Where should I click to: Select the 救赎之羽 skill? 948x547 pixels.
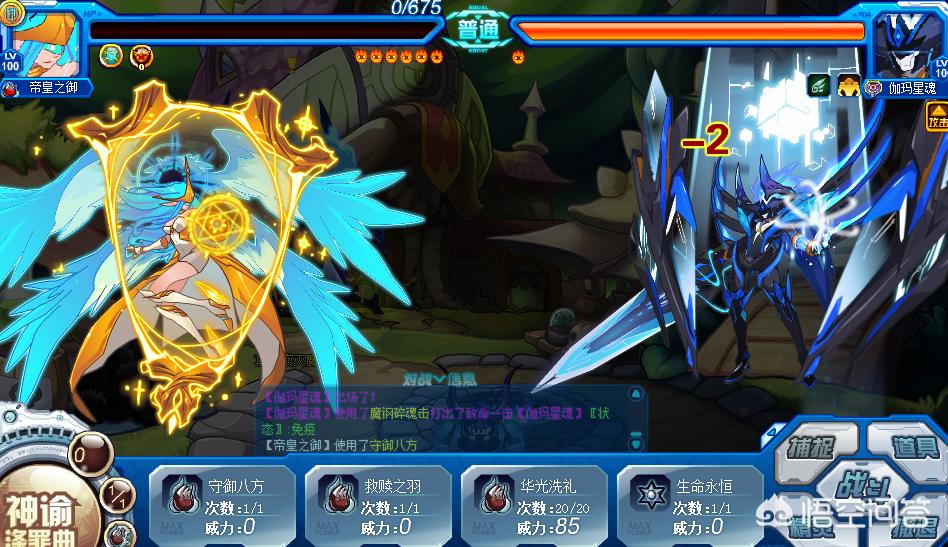(378, 505)
